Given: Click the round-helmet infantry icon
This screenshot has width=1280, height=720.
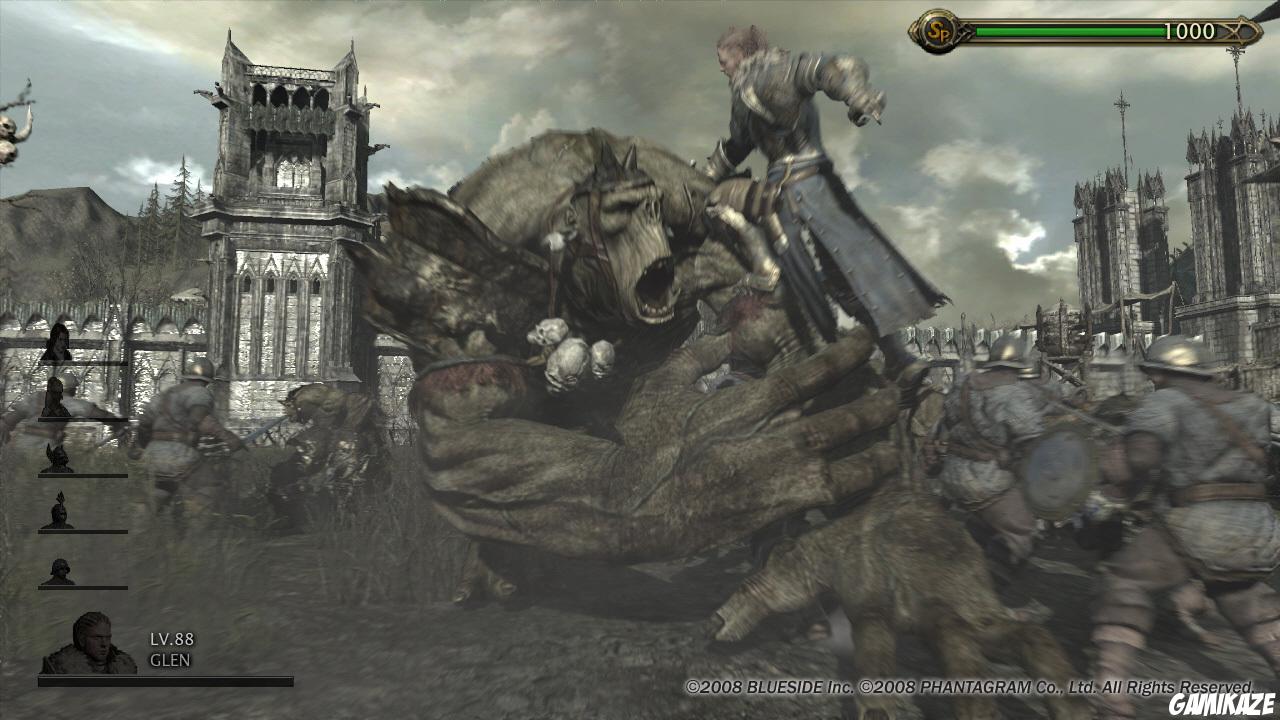Looking at the screenshot, I should click(x=58, y=568).
